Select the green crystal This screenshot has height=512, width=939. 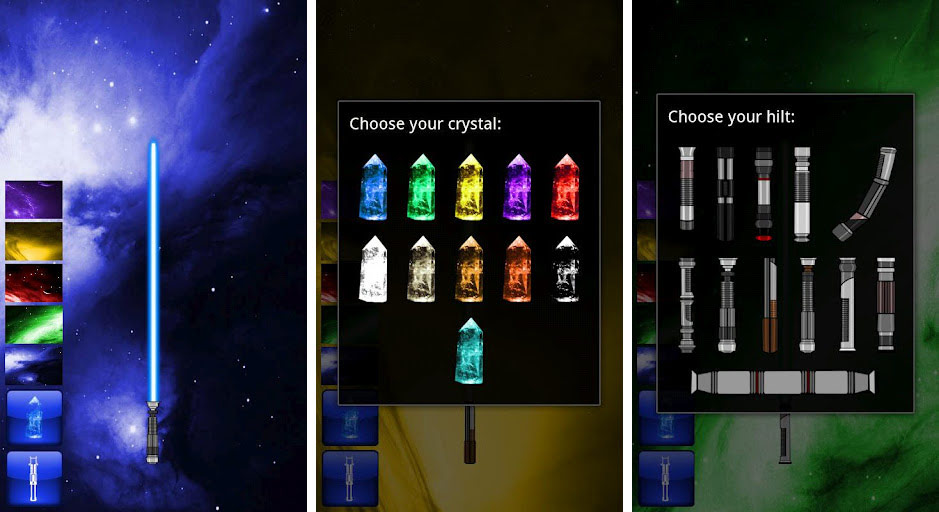pyautogui.click(x=421, y=187)
